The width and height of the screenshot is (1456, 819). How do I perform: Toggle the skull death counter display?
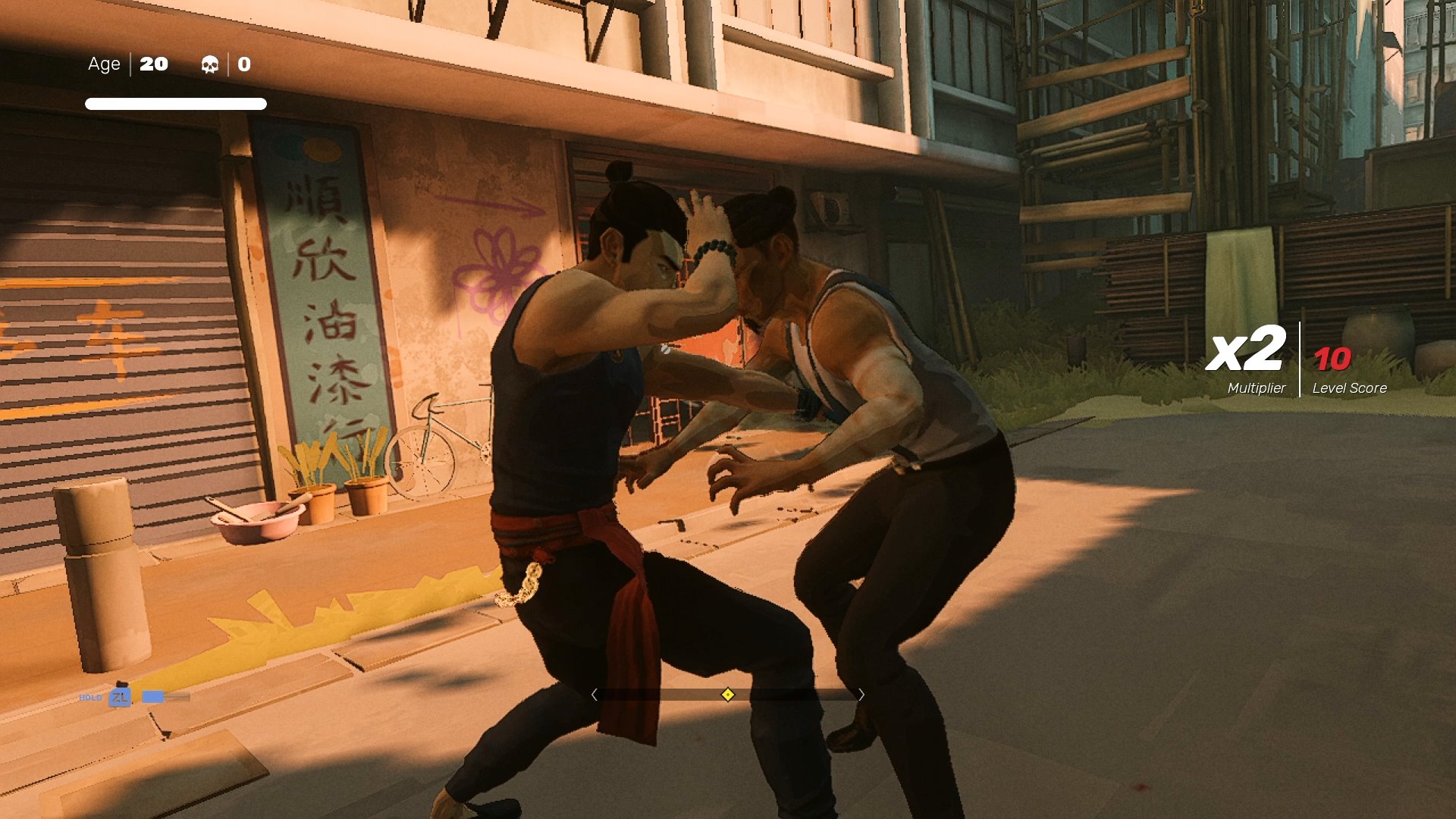211,64
